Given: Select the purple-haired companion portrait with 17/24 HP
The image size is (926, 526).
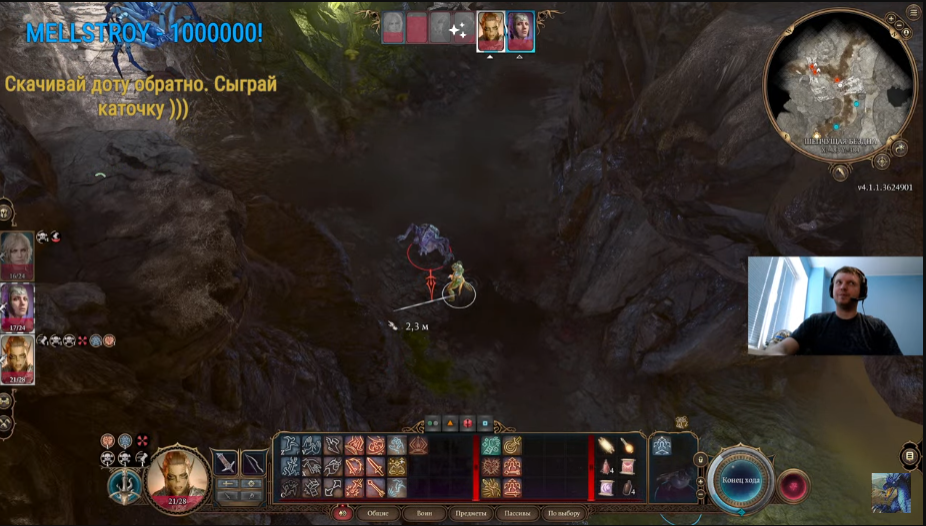Looking at the screenshot, I should tap(17, 307).
